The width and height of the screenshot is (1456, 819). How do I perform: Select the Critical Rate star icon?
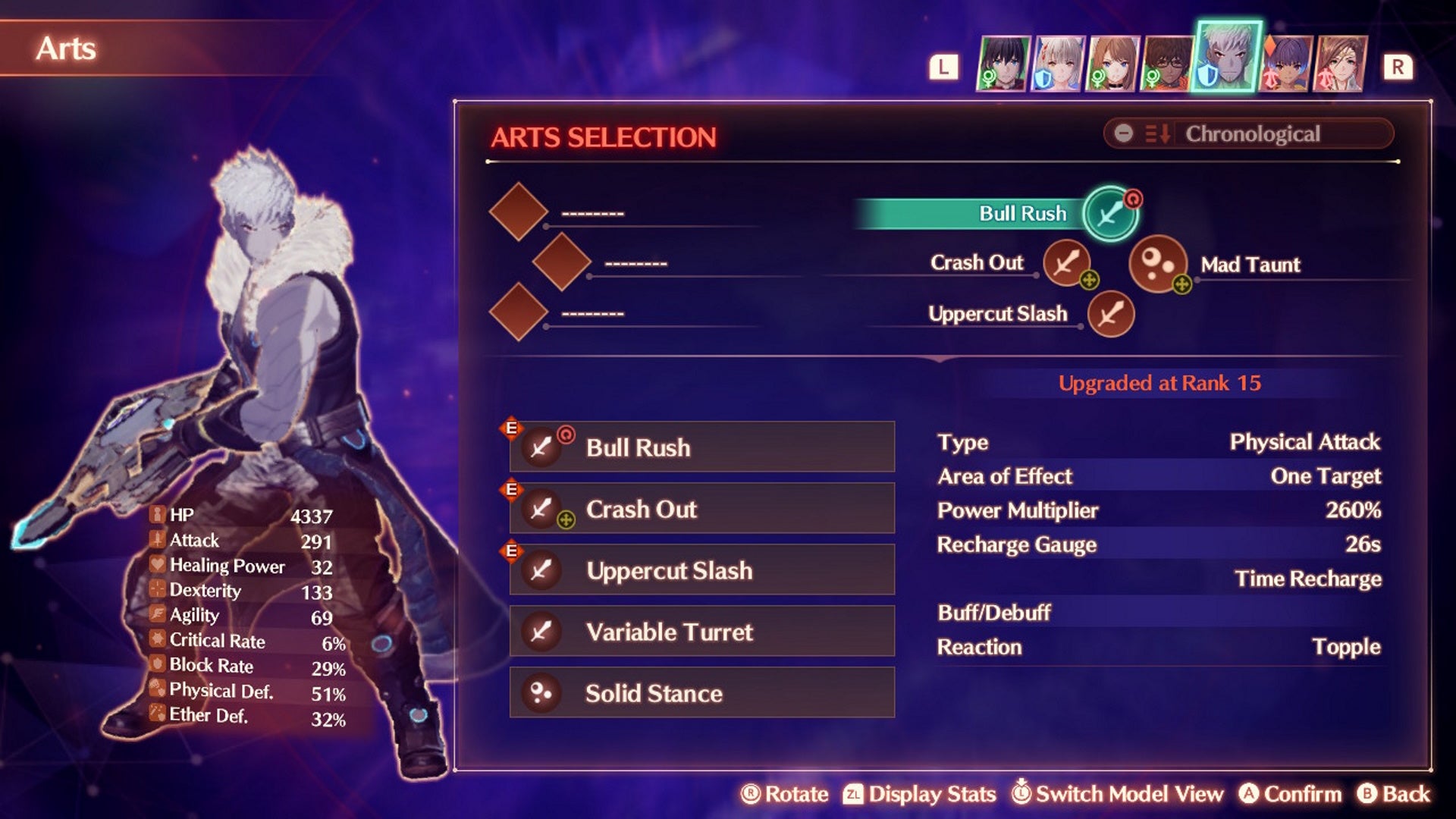pyautogui.click(x=156, y=641)
